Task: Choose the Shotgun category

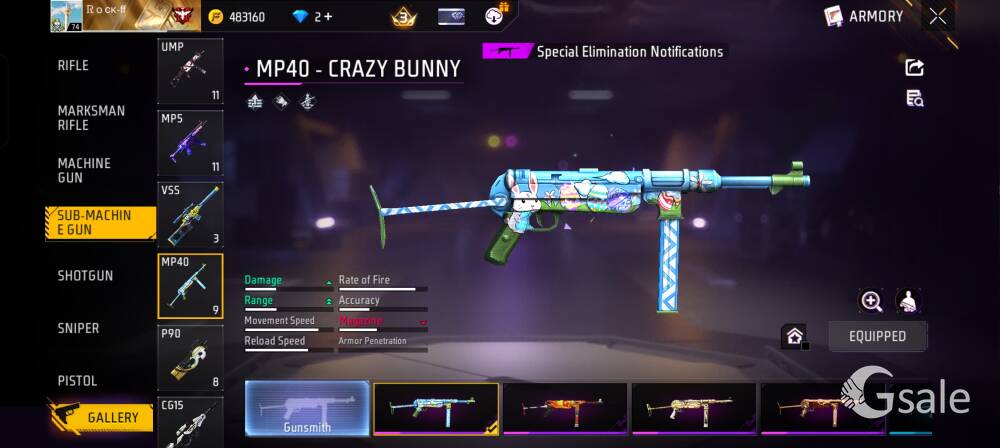Action: pos(85,275)
